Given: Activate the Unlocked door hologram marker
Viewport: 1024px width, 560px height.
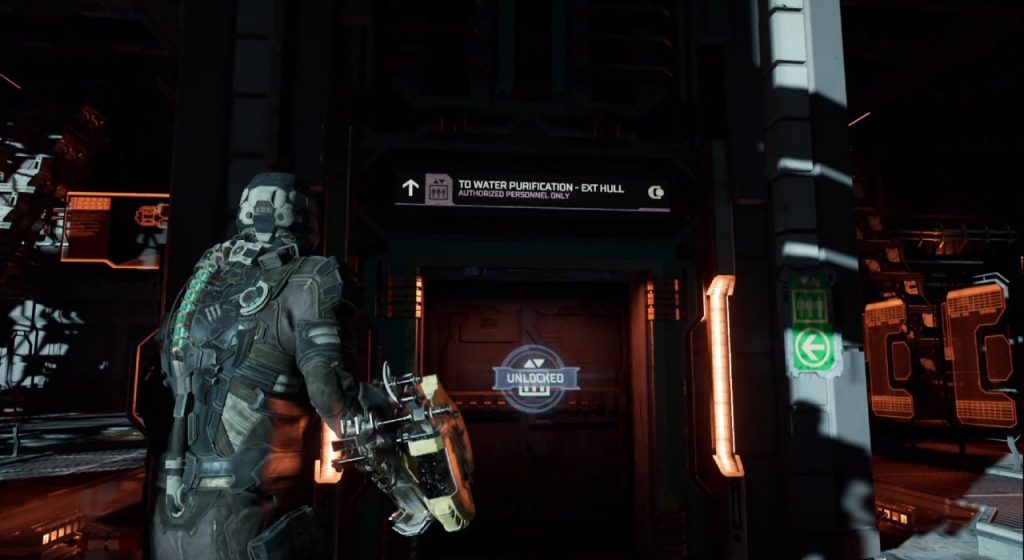Looking at the screenshot, I should (535, 377).
